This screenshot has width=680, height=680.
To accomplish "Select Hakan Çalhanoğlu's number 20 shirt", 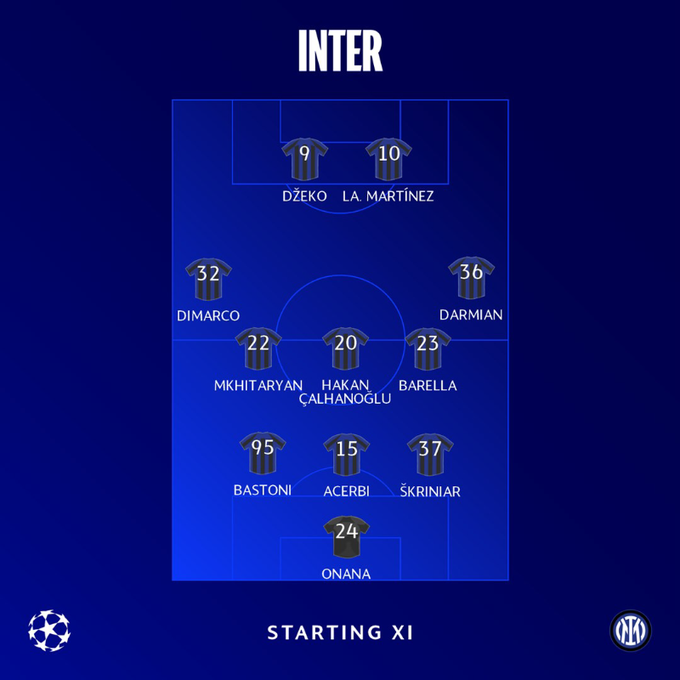I will (346, 350).
